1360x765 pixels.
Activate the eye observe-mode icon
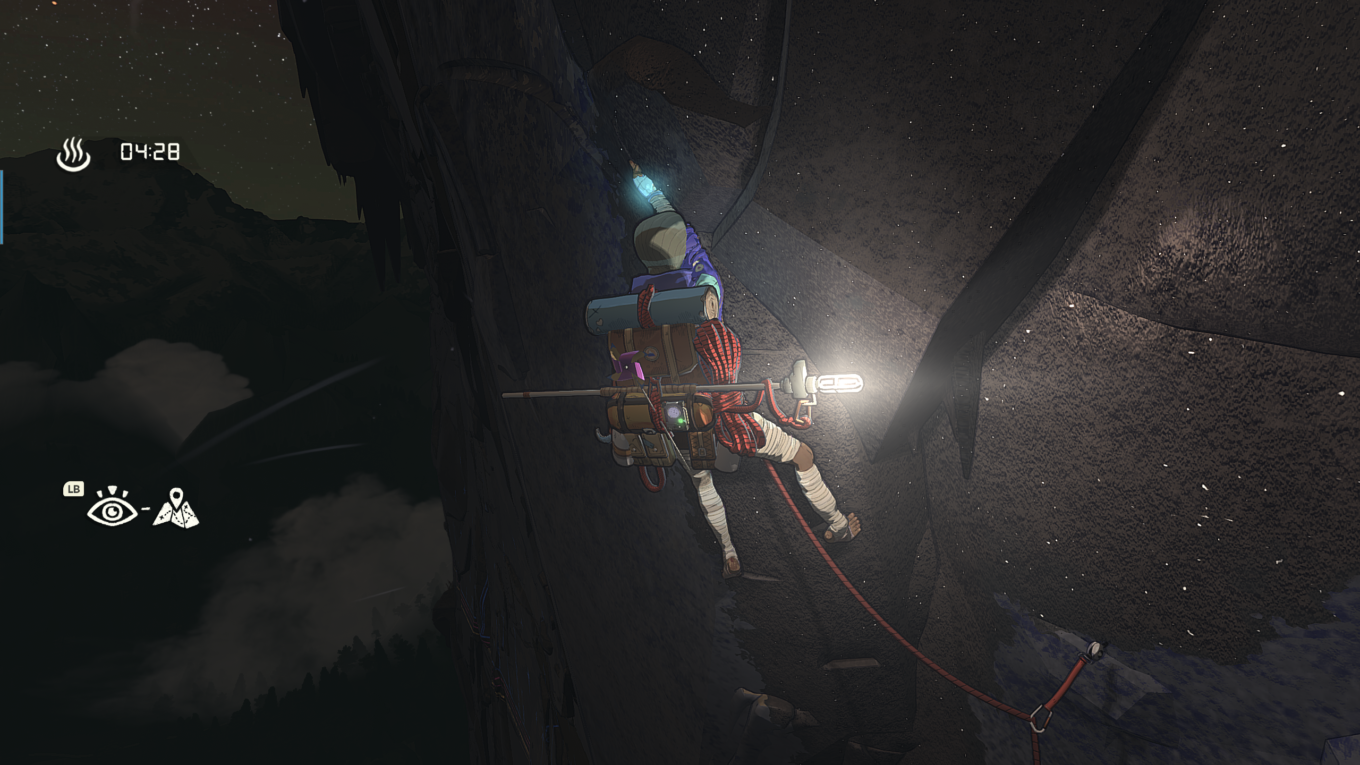point(111,510)
